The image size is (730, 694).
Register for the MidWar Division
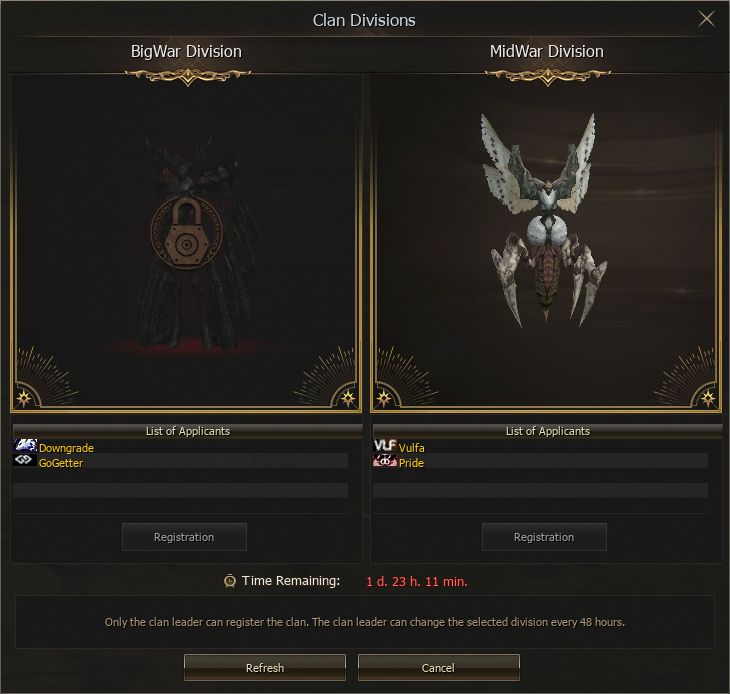tap(544, 537)
